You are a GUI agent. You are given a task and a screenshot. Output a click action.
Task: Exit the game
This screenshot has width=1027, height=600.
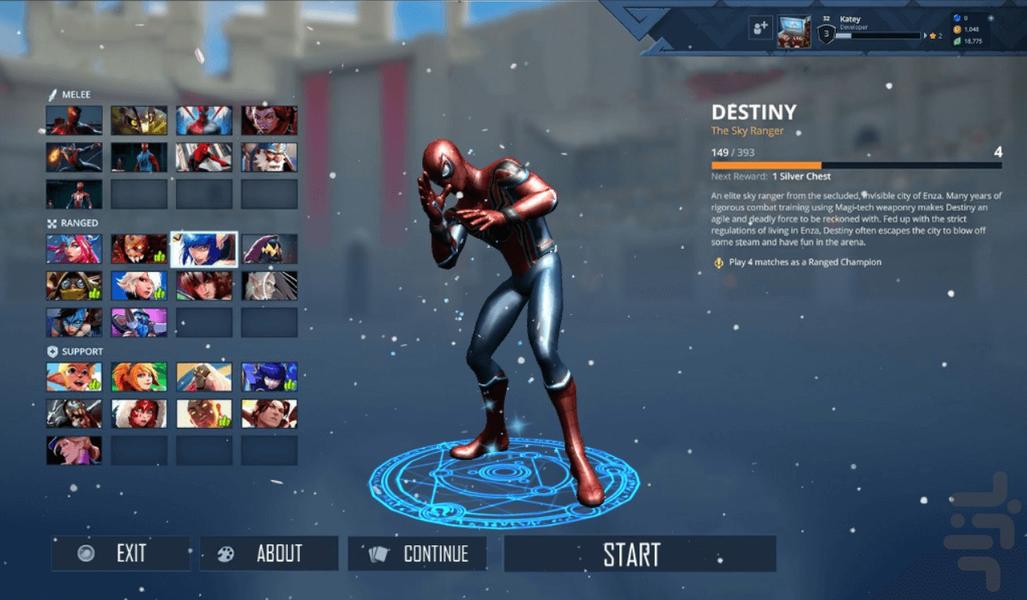[120, 554]
